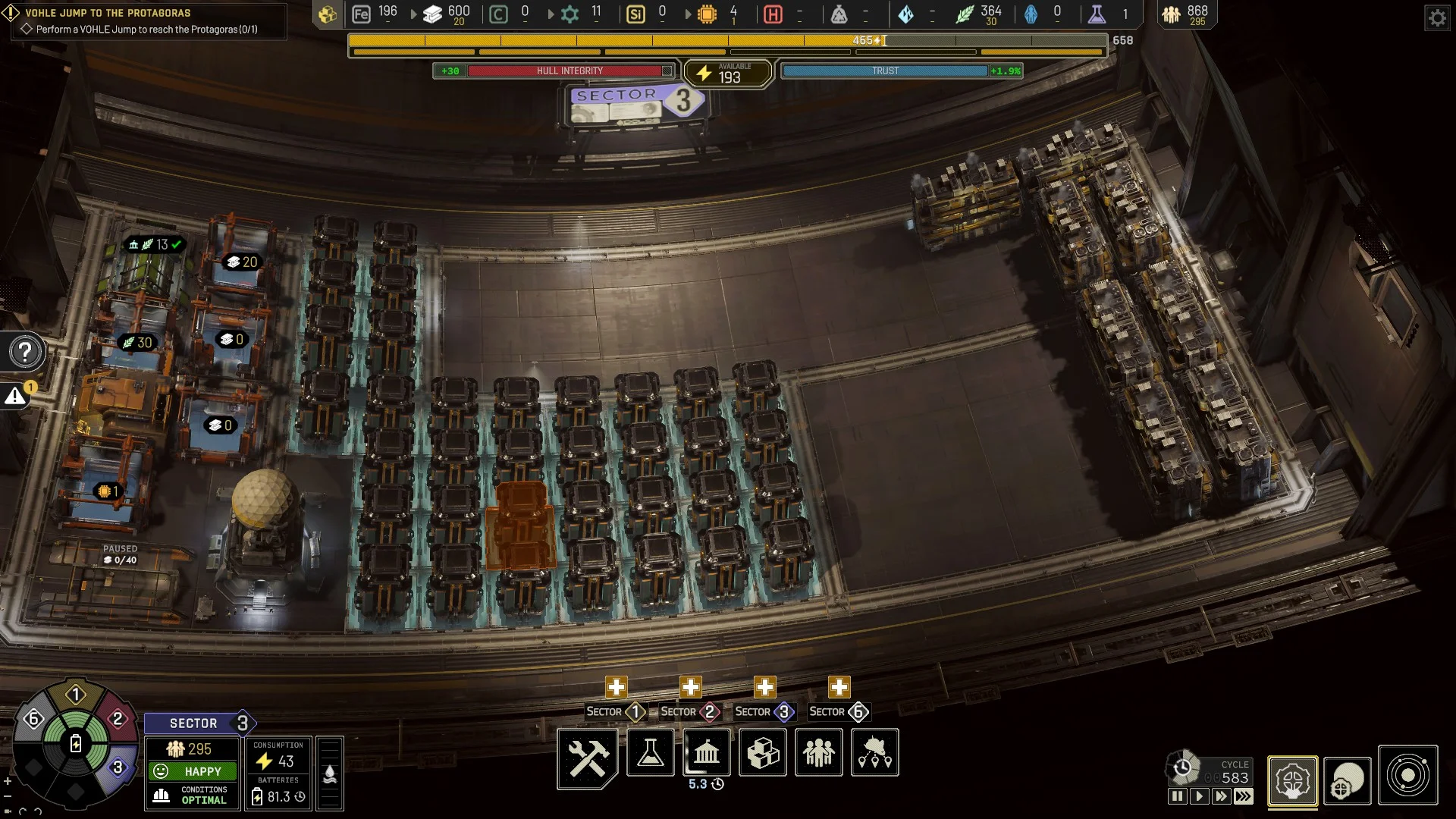The height and width of the screenshot is (819, 1456).
Task: Open the help question mark panel
Action: pyautogui.click(x=25, y=352)
